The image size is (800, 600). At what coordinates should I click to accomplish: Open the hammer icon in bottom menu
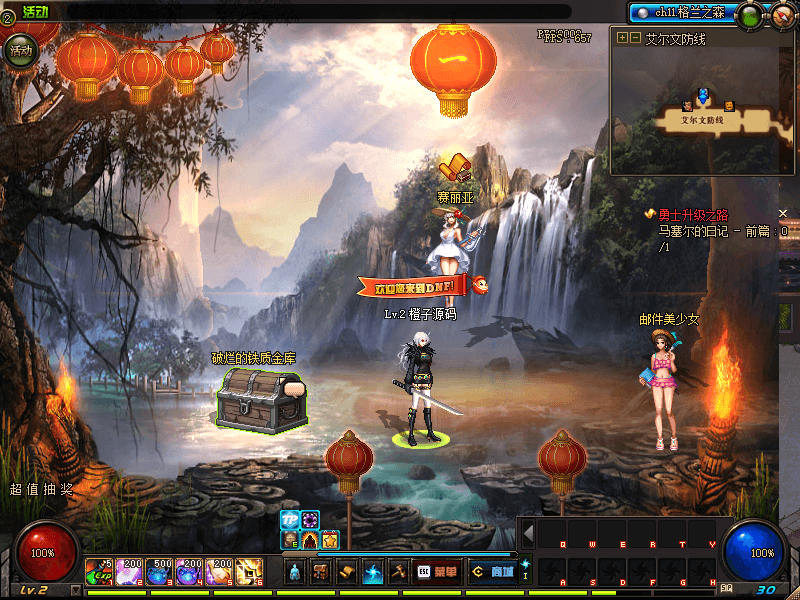point(399,571)
